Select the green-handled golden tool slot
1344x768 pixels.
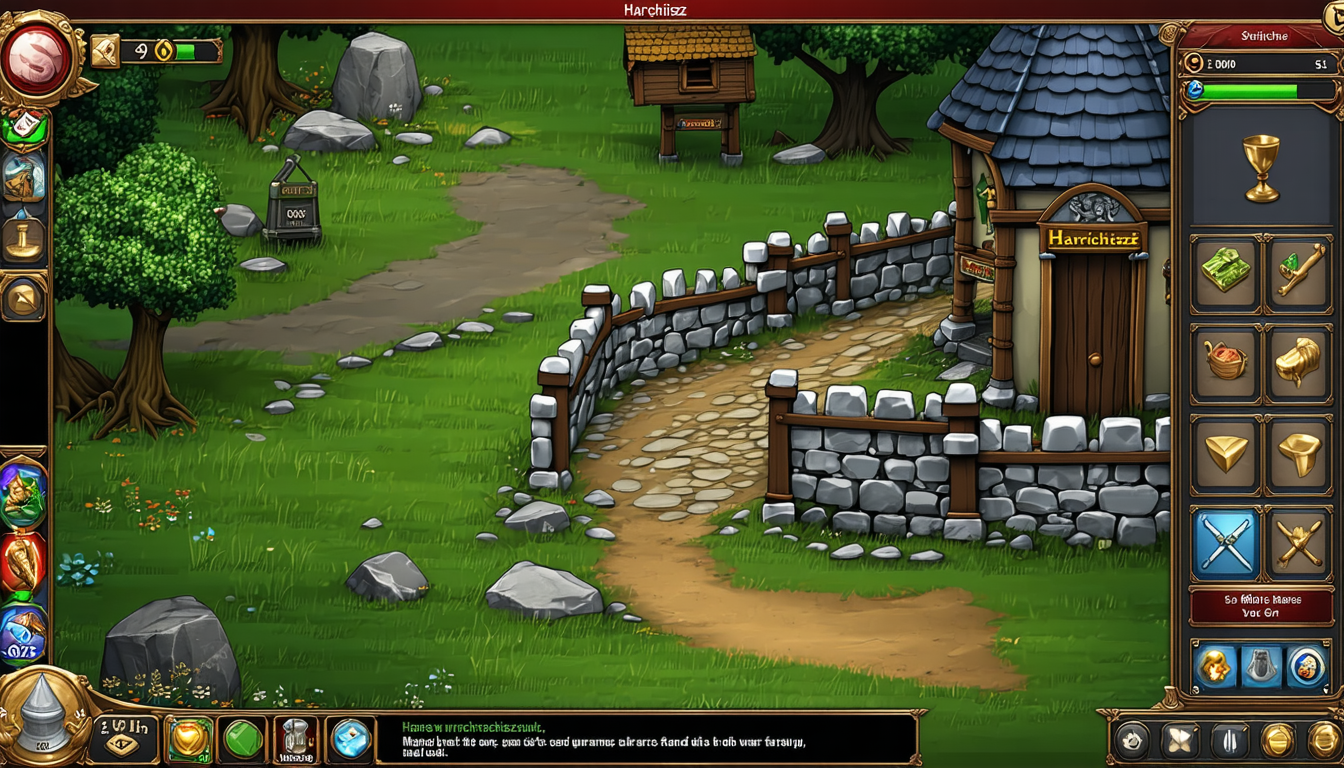(1297, 274)
